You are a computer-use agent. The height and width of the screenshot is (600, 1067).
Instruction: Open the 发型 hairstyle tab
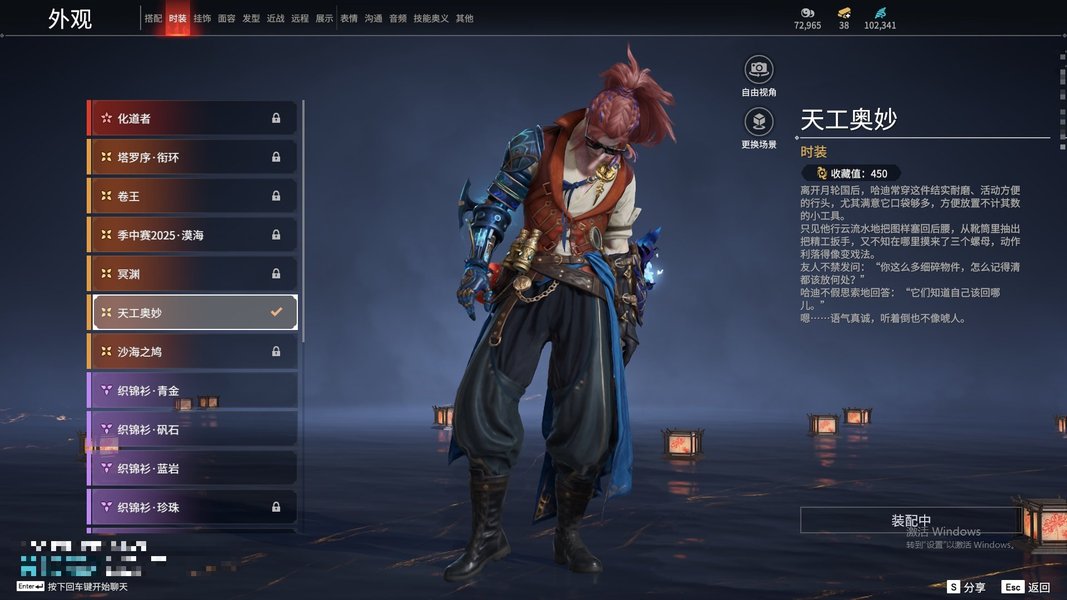[251, 18]
